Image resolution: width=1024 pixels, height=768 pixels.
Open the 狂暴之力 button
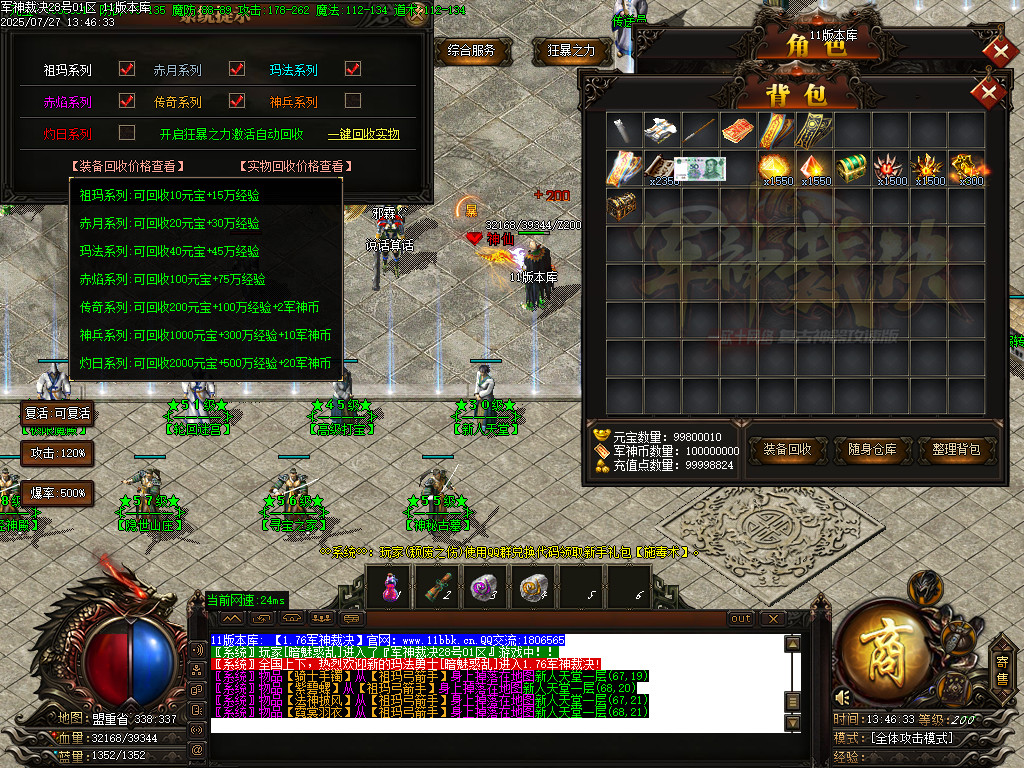click(x=572, y=50)
